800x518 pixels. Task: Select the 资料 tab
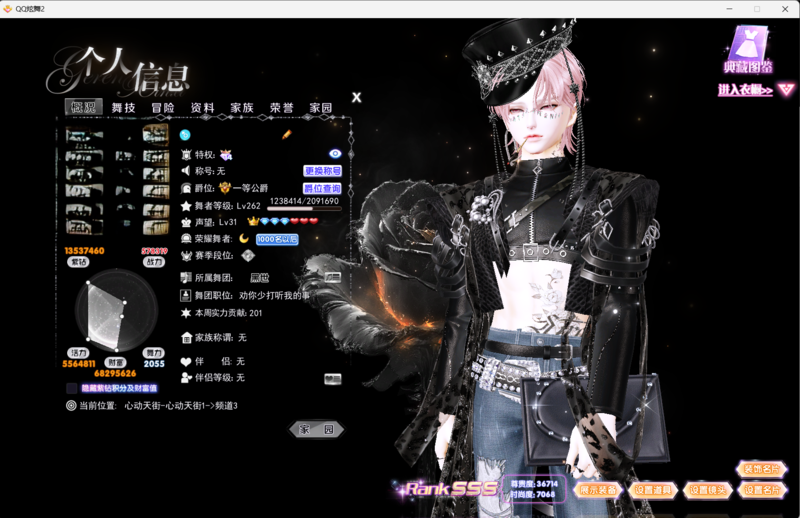(x=202, y=108)
